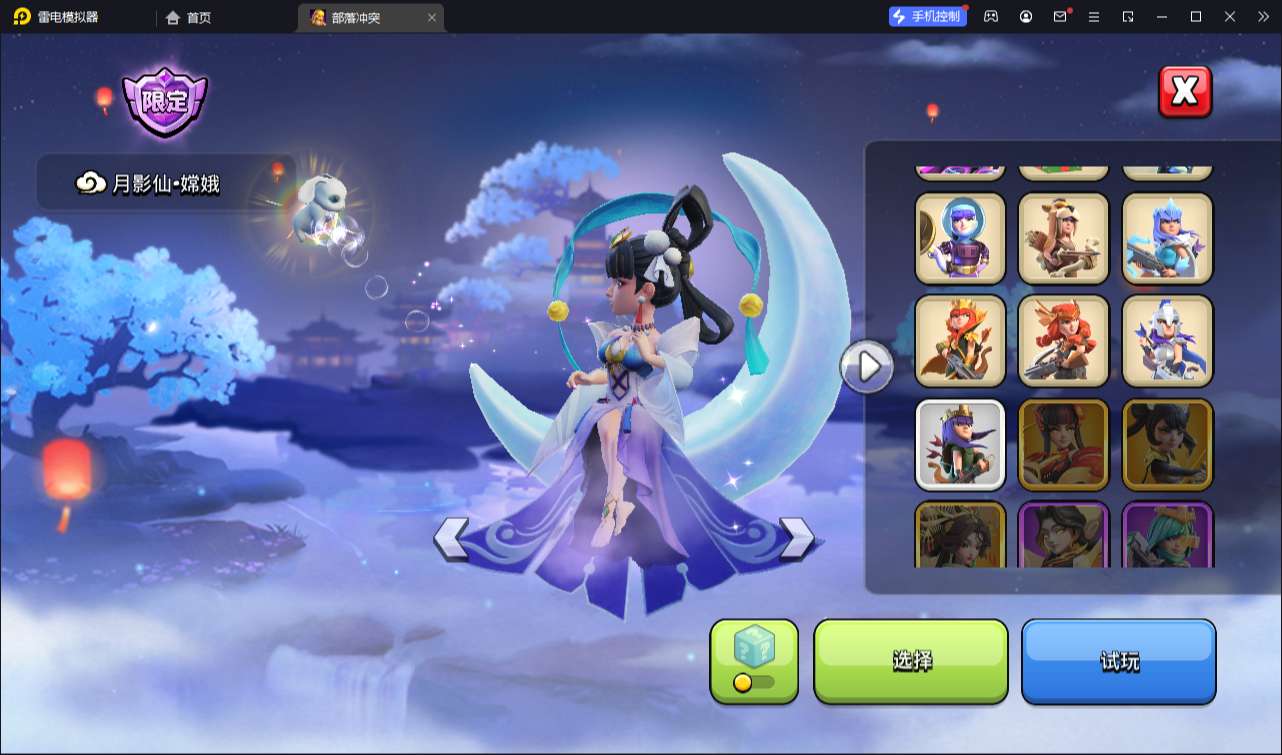Pick the ice blue archer queen skin

click(1167, 238)
